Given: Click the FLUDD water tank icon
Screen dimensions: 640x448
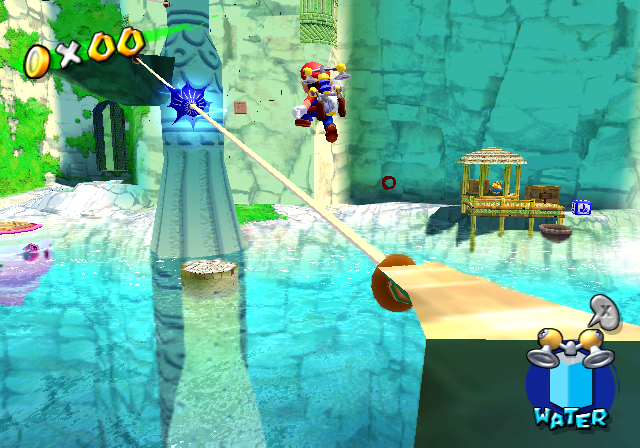Looking at the screenshot, I should (569, 377).
